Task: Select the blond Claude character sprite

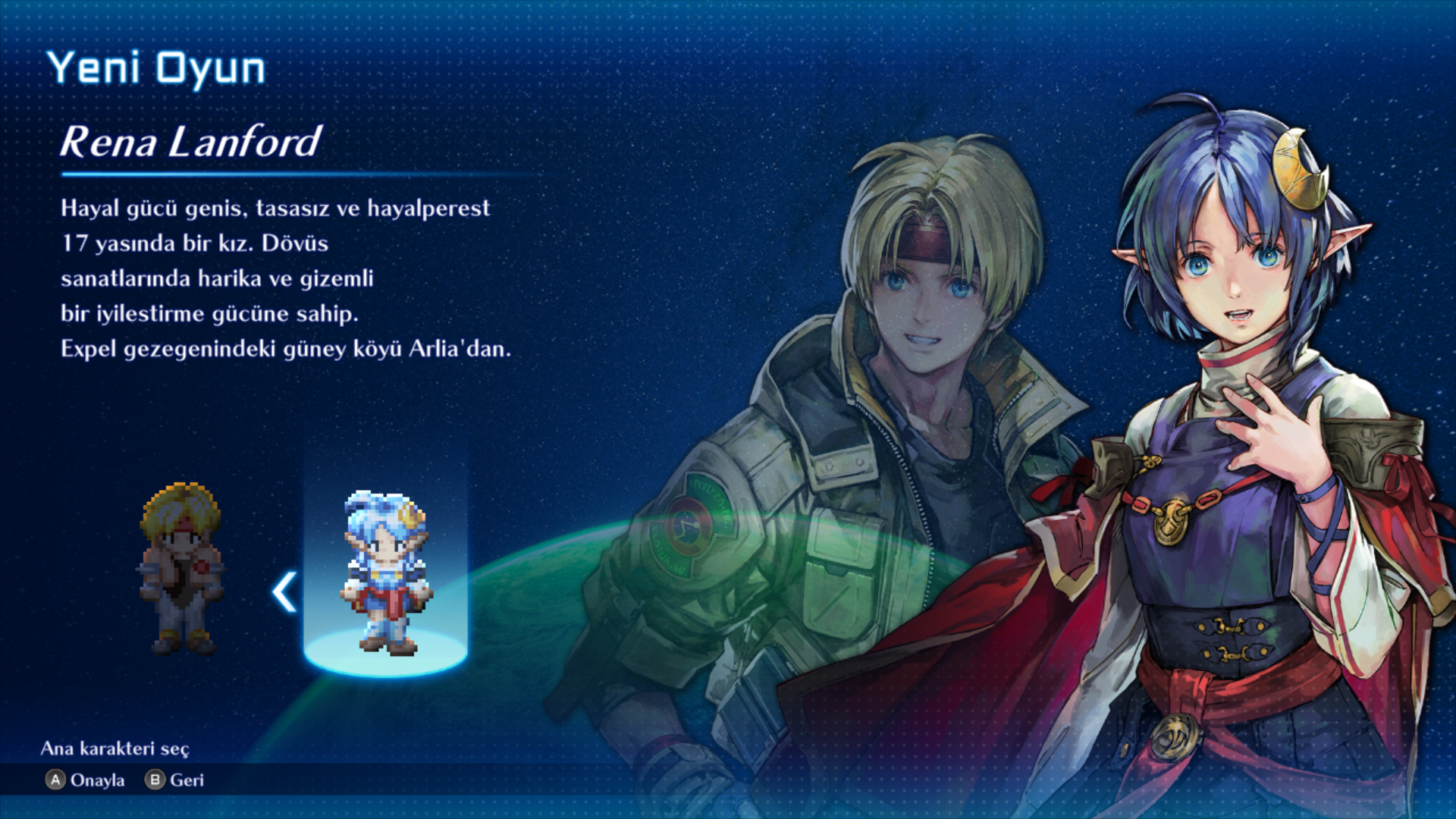Action: 180,569
